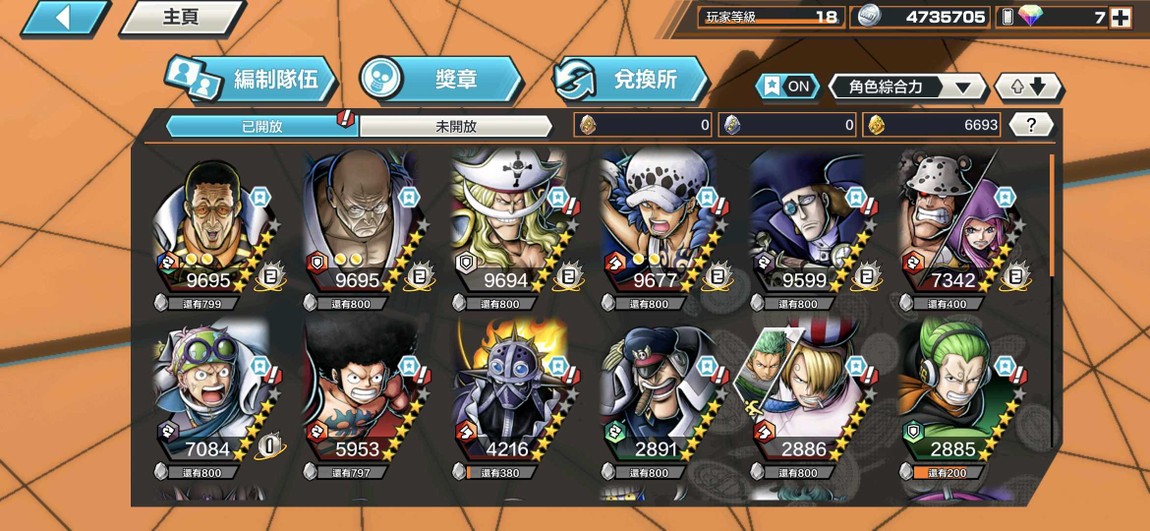Switch to the 未開放 locked tab
Viewport: 1150px width, 531px height.
click(456, 126)
